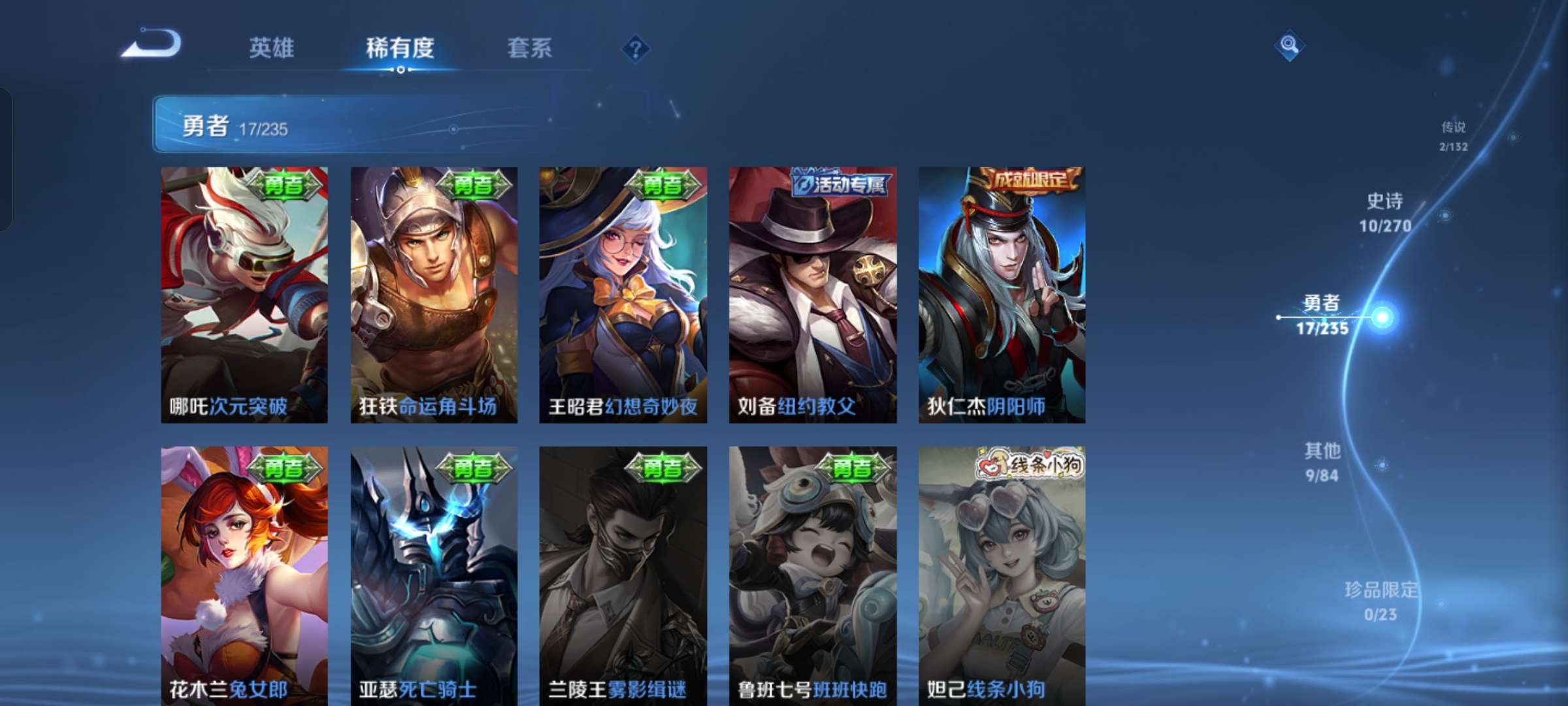Show the 其他 category section
This screenshot has height=706, width=1568.
point(1322,462)
